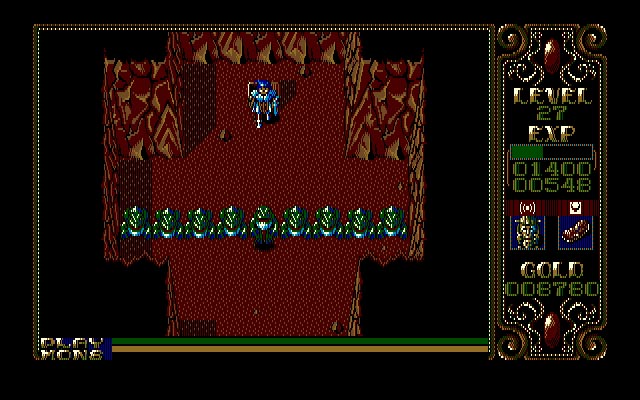
Task: Select the golden armored figure item slot
Action: click(x=527, y=232)
